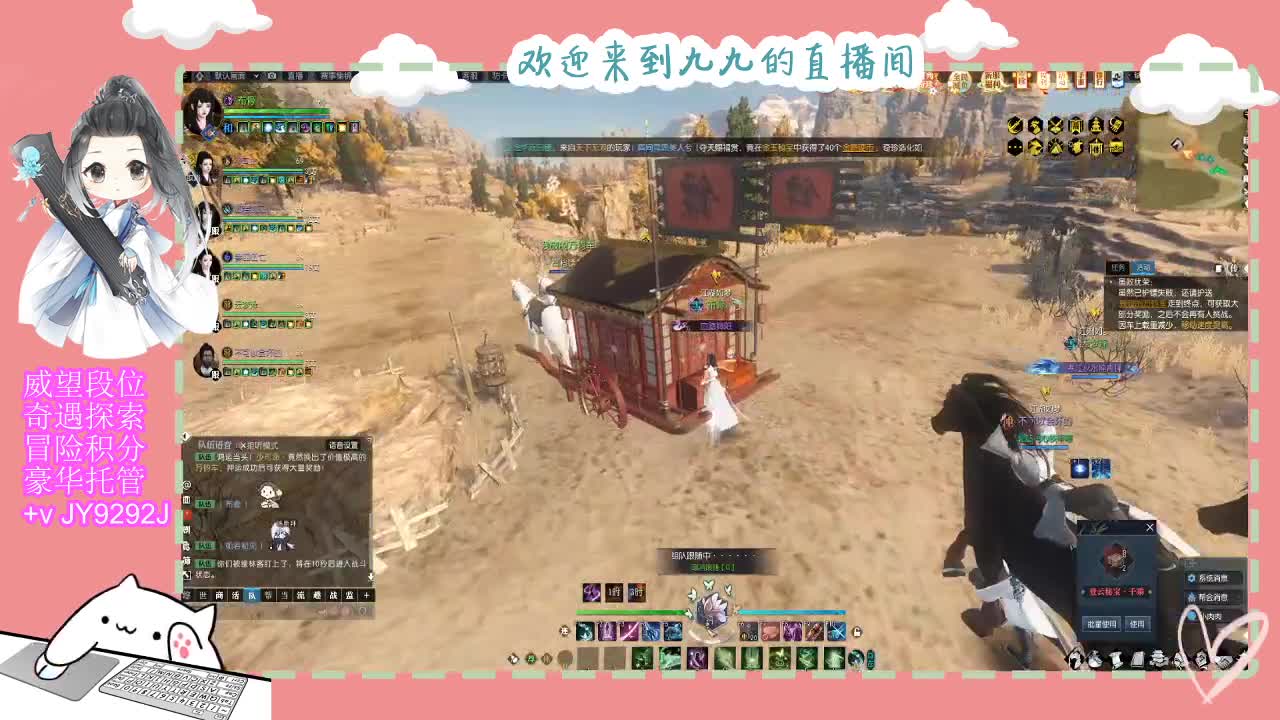Select the purple lotus skill on the action bar
The image size is (1280, 720).
695,657
